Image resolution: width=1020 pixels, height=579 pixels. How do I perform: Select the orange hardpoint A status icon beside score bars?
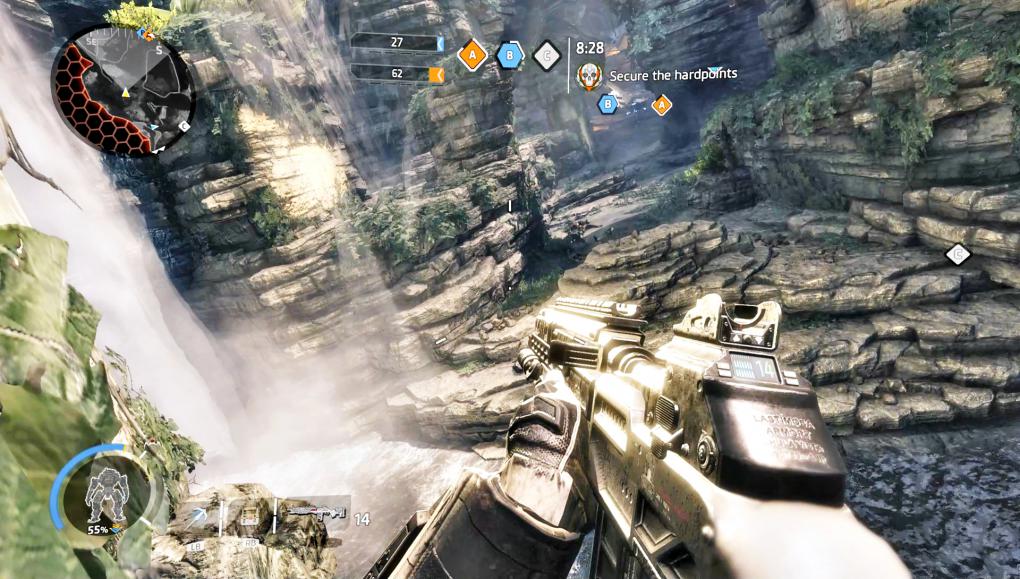point(472,55)
